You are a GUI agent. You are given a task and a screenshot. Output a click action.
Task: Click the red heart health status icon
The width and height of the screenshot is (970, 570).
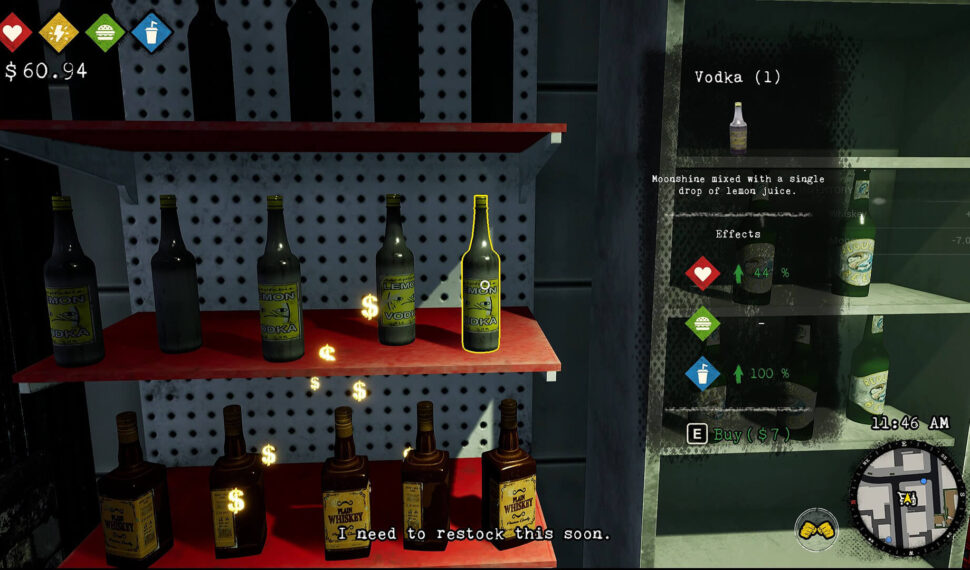(x=13, y=32)
